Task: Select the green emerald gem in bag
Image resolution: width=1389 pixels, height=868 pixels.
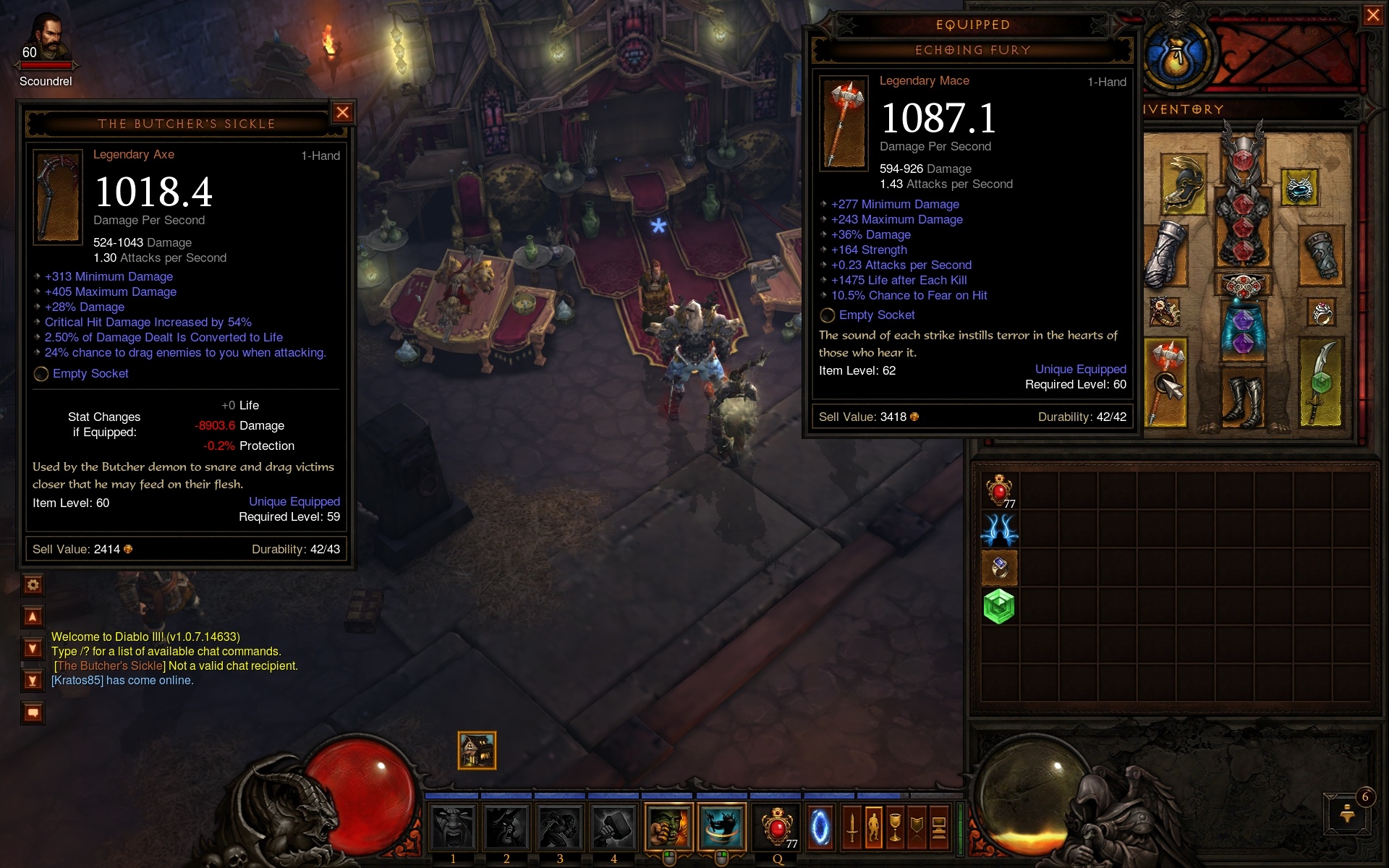Action: tap(999, 606)
